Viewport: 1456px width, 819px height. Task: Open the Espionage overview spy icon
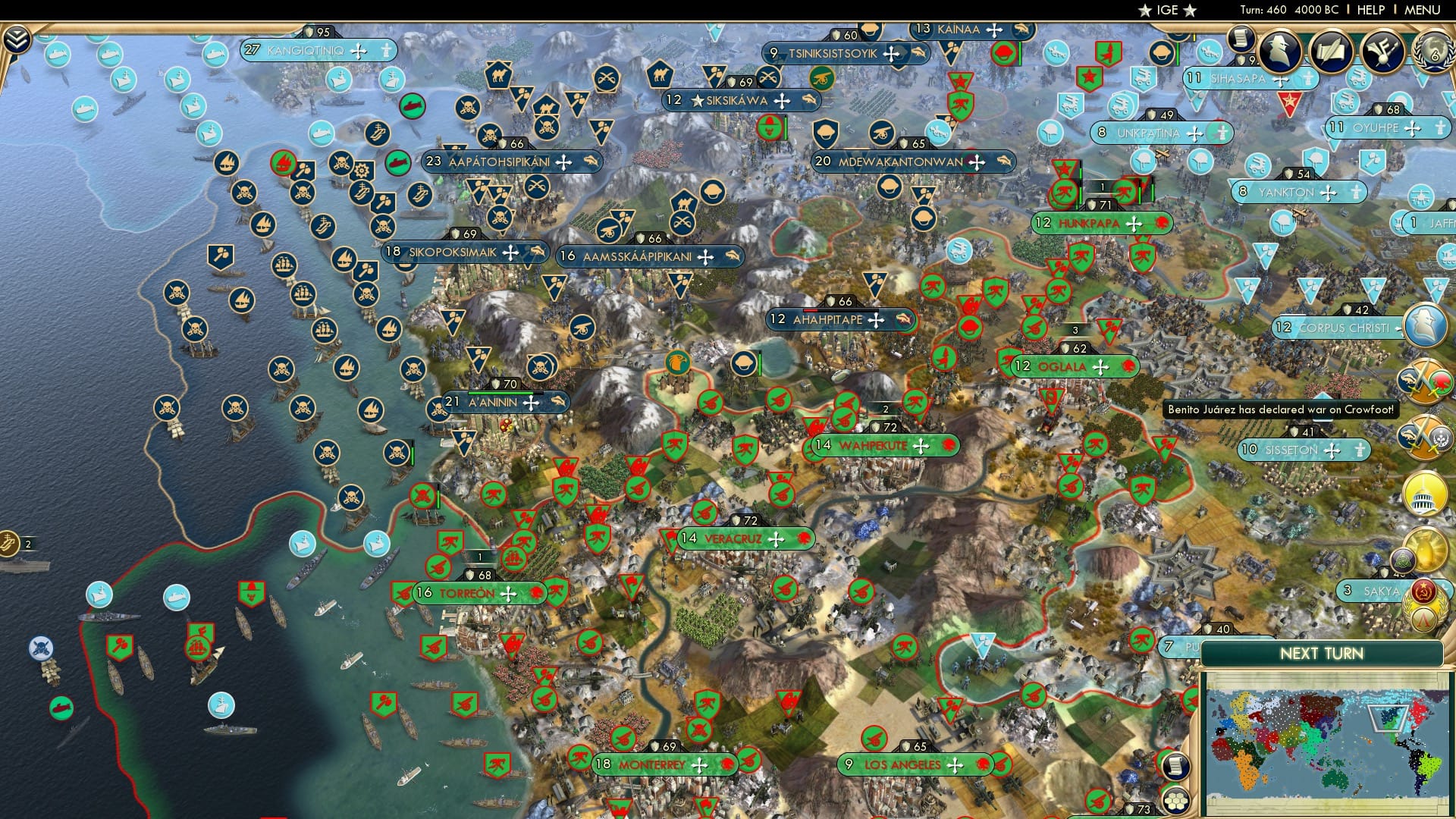(1281, 52)
